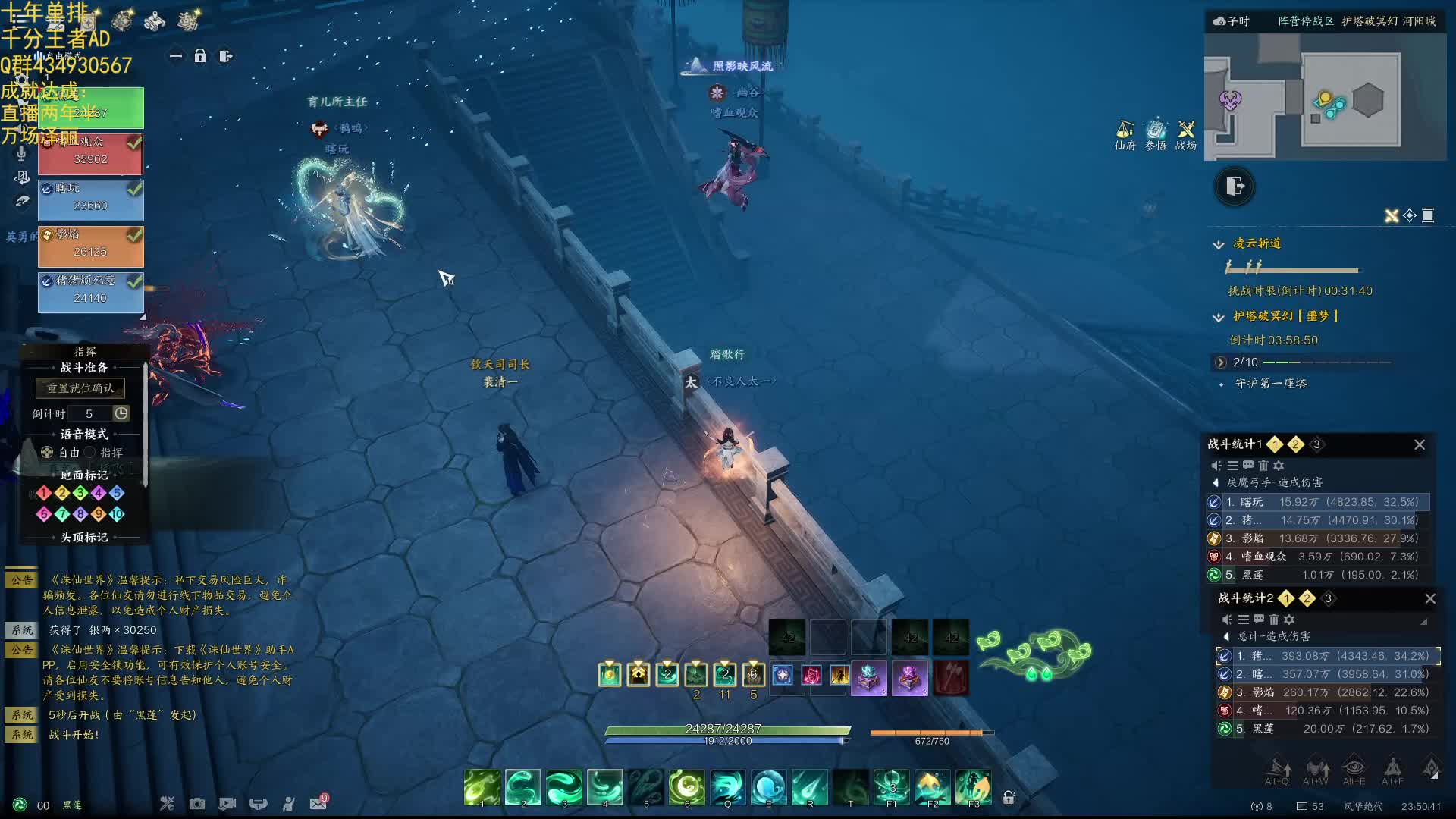Choose the cyan number 10 ground marker
This screenshot has height=819, width=1456.
[x=117, y=514]
